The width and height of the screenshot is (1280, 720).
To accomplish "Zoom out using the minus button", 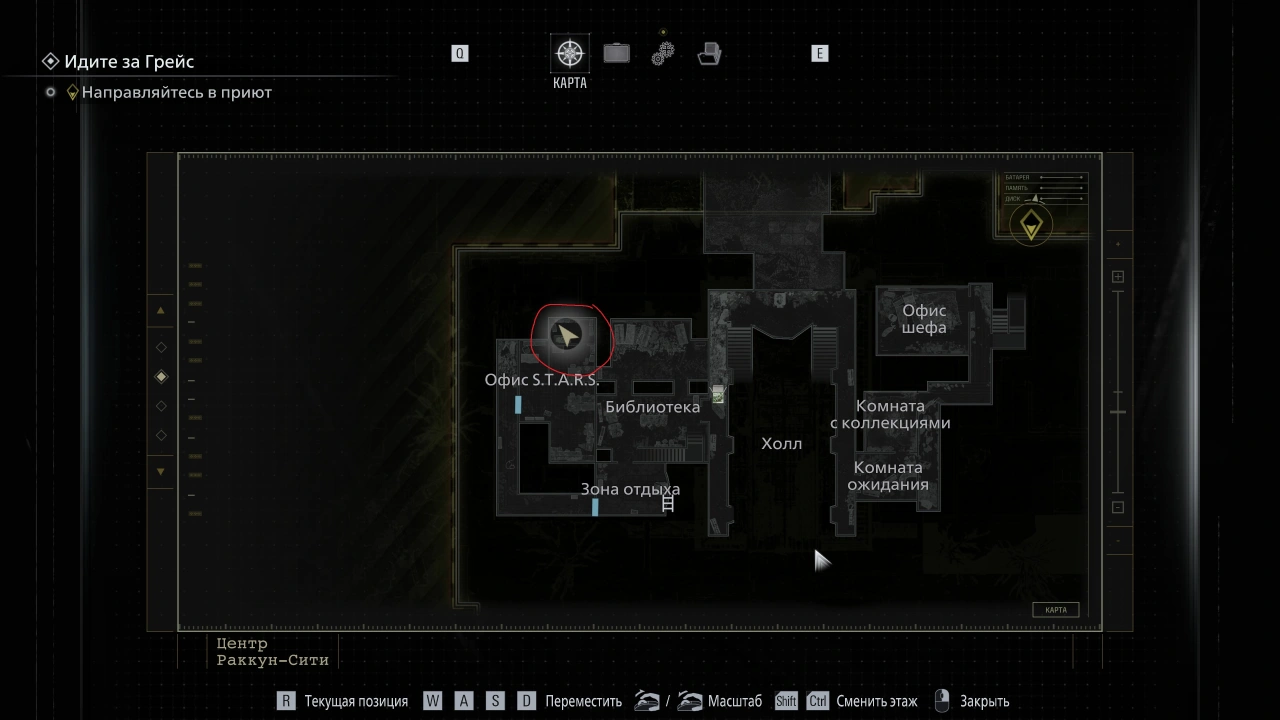I will click(x=1118, y=507).
